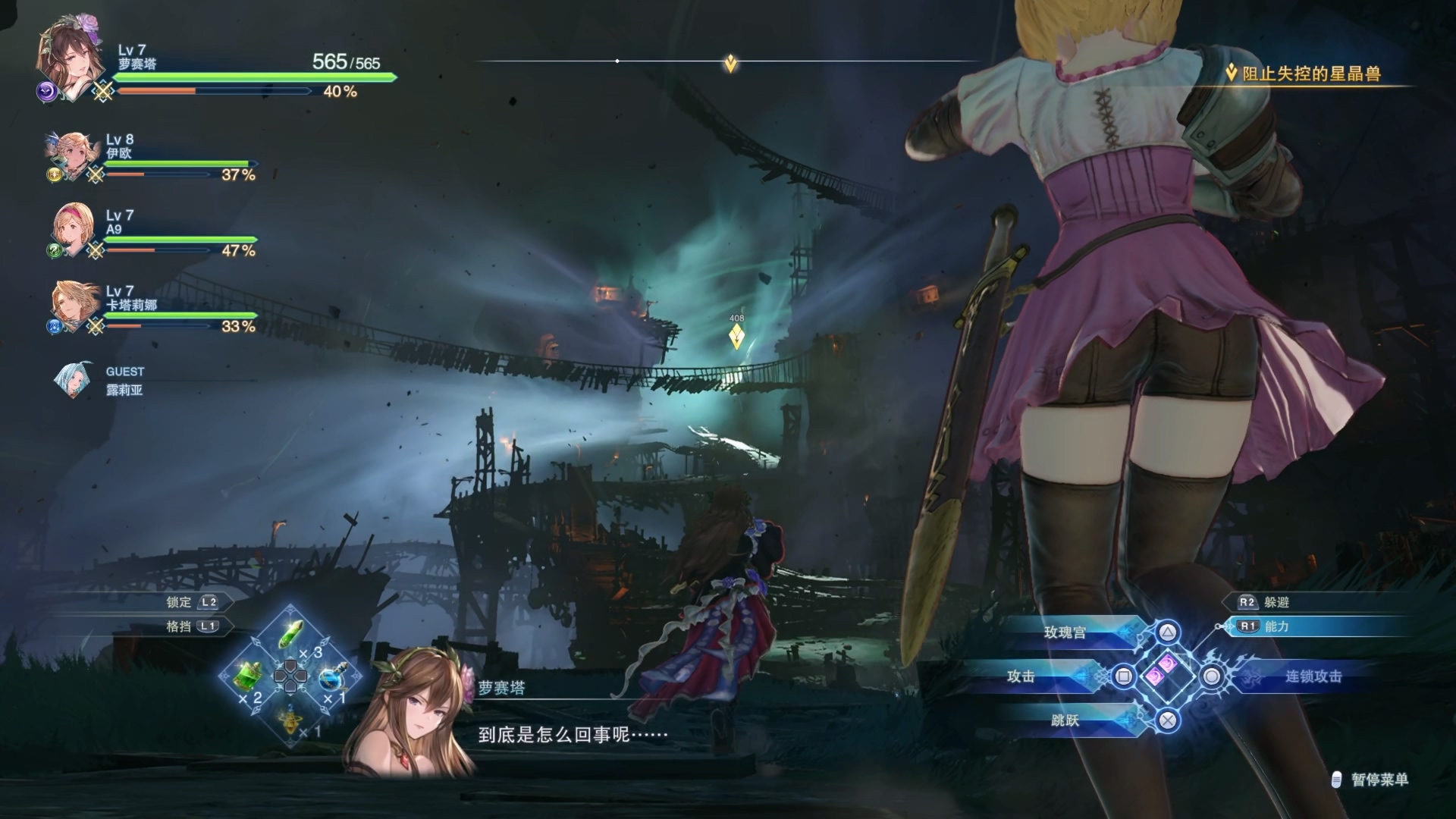Select the green crystal vial item (x3)

[292, 635]
